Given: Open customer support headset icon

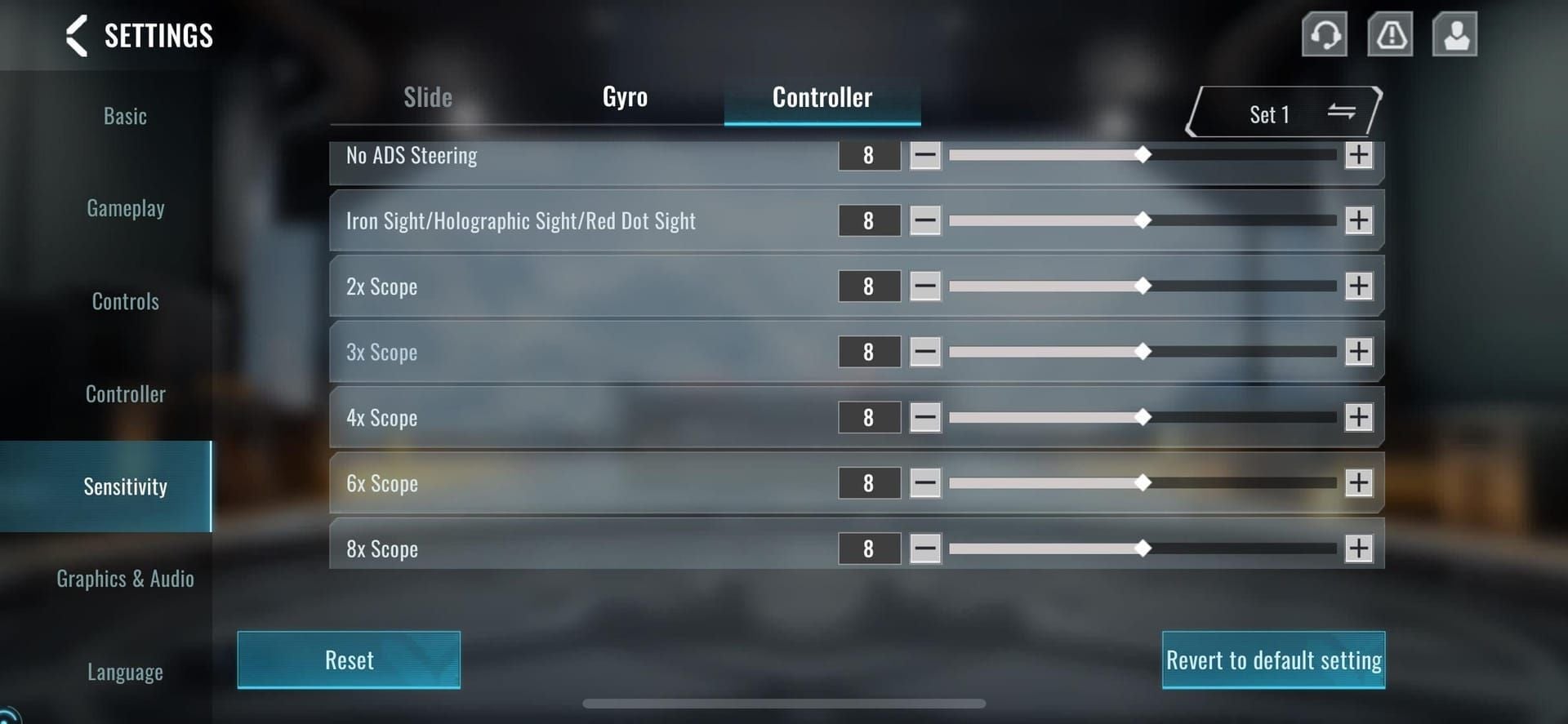Looking at the screenshot, I should pos(1324,35).
